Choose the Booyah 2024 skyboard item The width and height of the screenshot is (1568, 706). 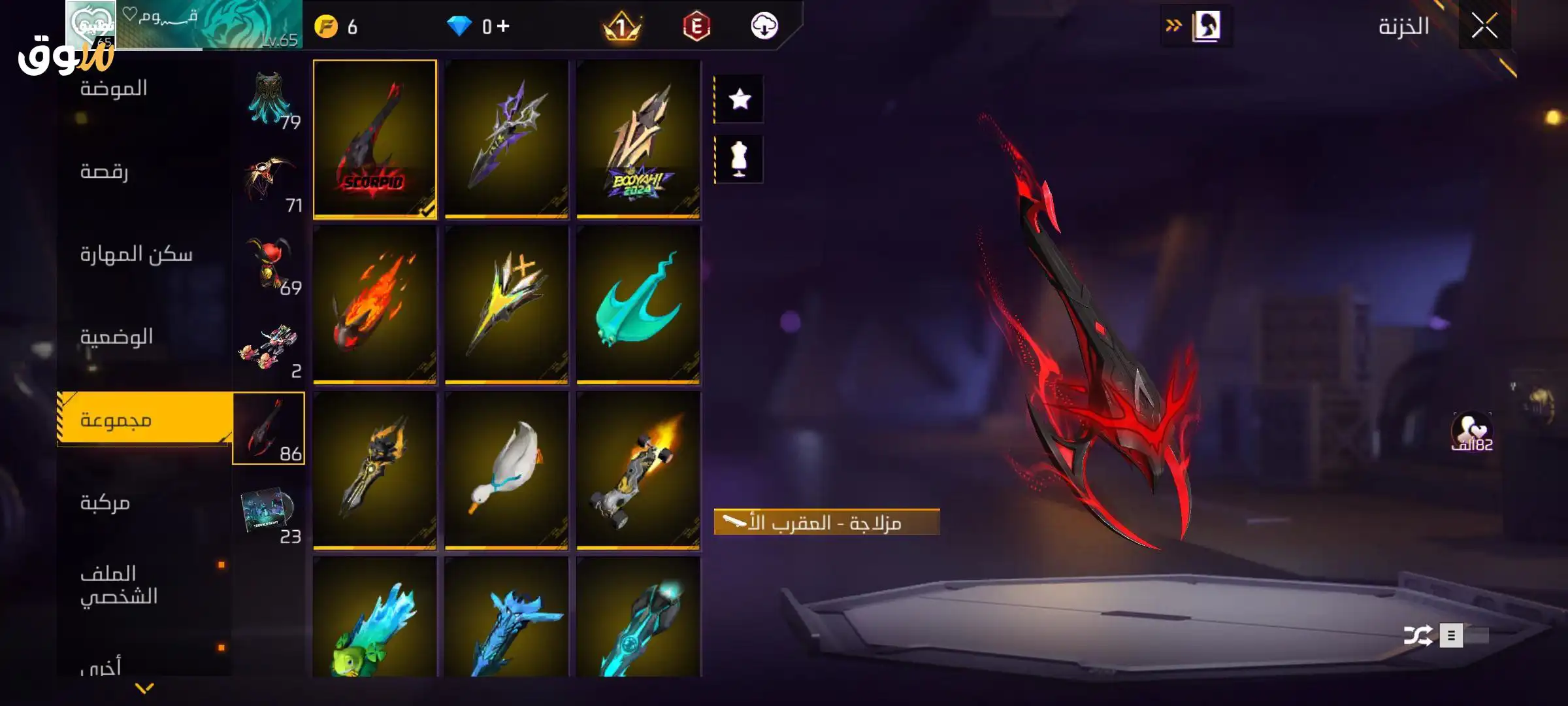point(638,139)
